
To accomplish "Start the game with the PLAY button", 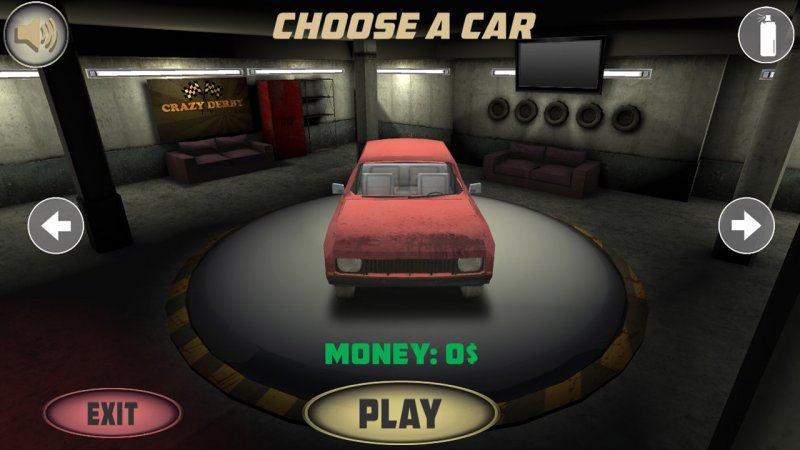I will point(400,412).
